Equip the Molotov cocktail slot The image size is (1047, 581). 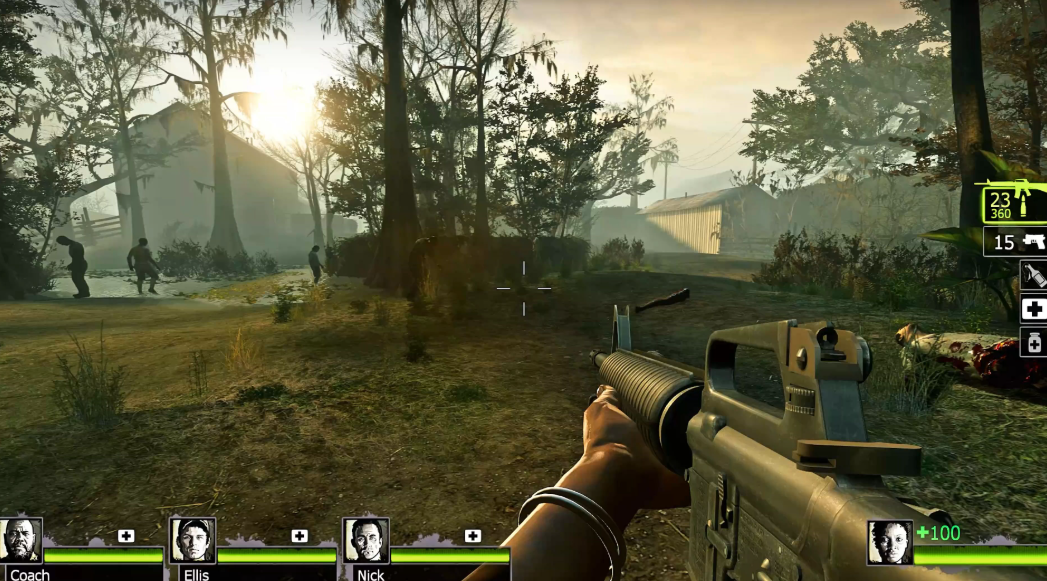(x=1033, y=275)
